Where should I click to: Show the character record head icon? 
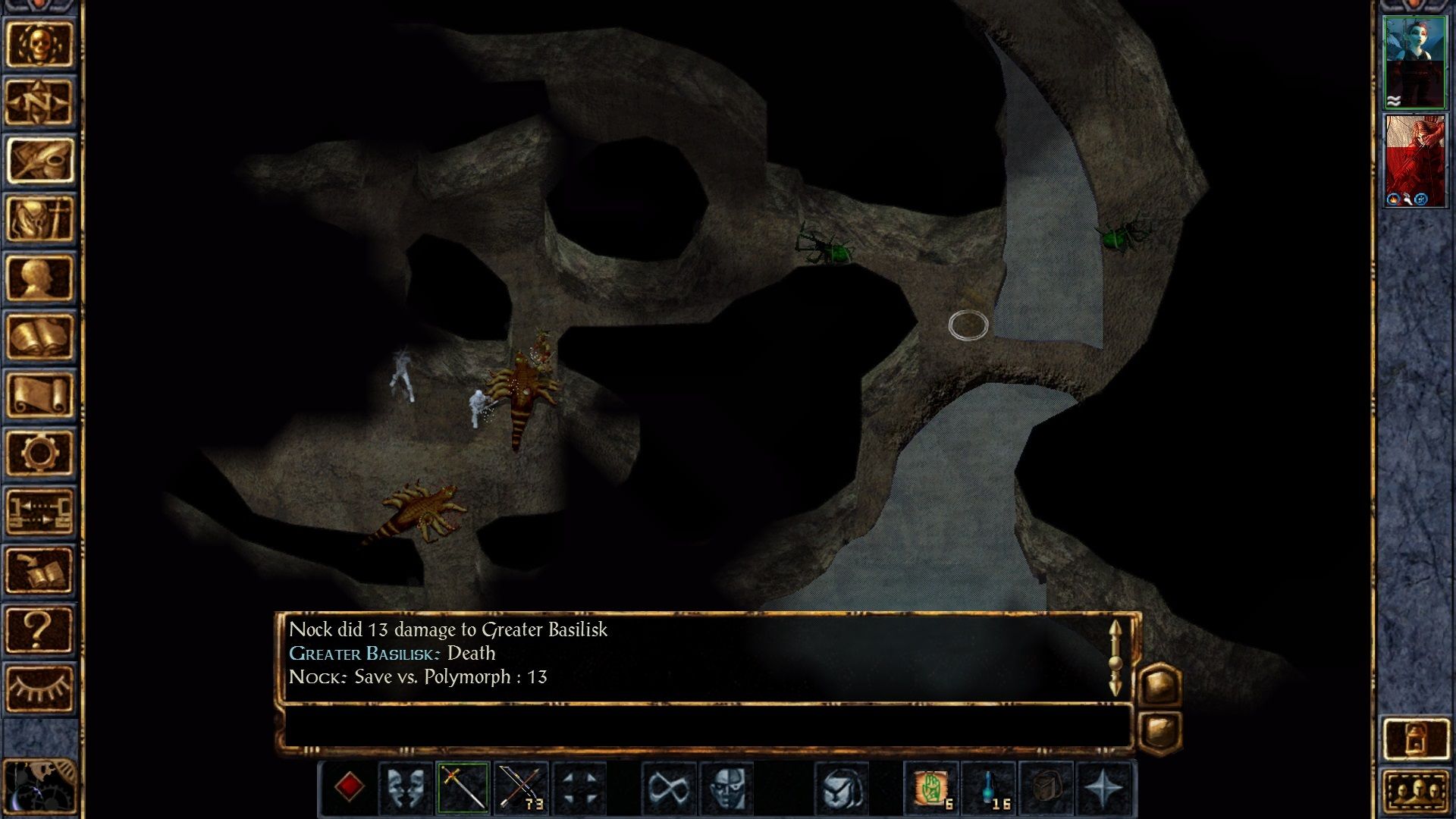39,278
